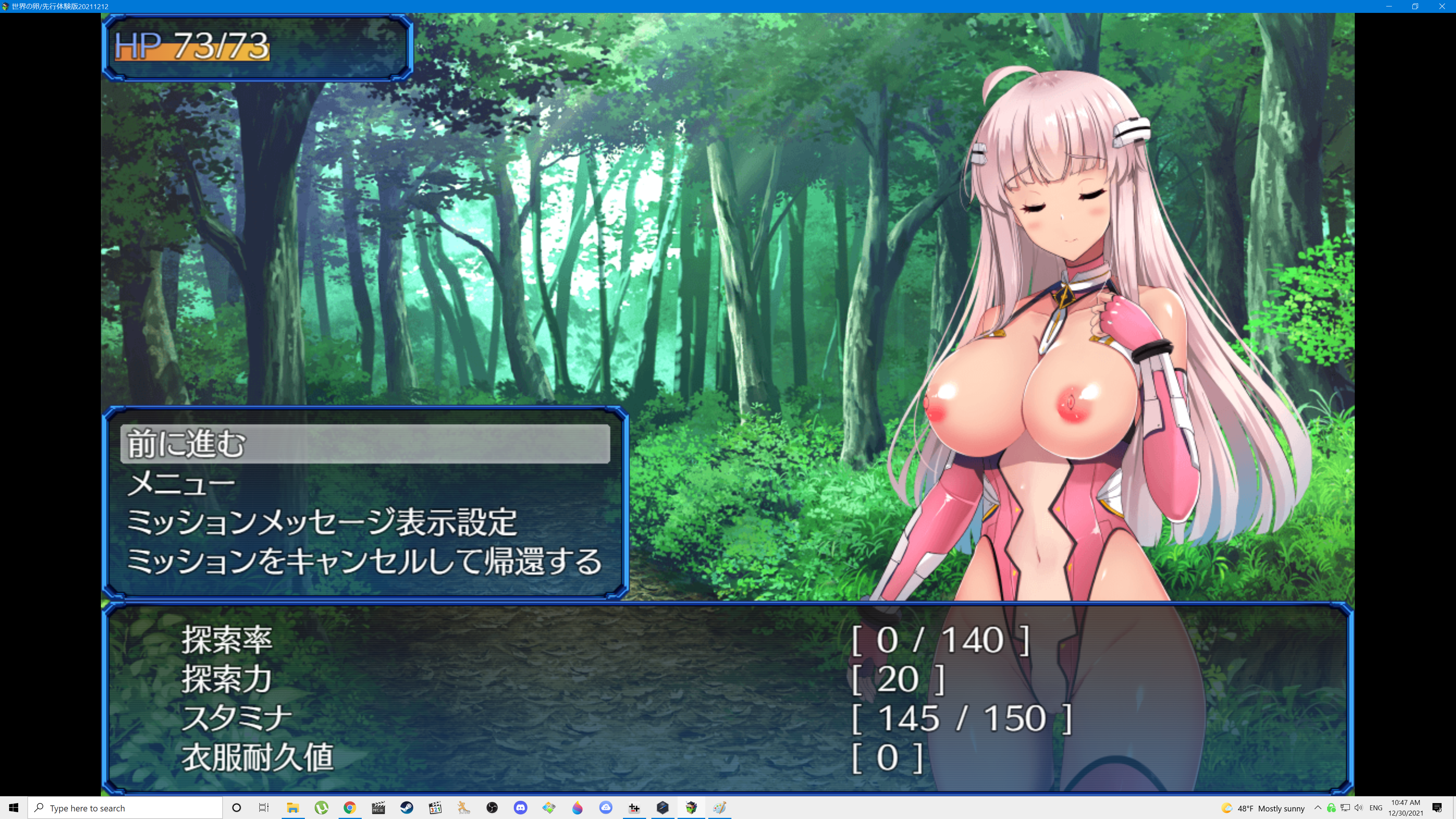Image resolution: width=1456 pixels, height=819 pixels.
Task: Choose ミッションメッセージ表示設定 option
Action: 321,522
